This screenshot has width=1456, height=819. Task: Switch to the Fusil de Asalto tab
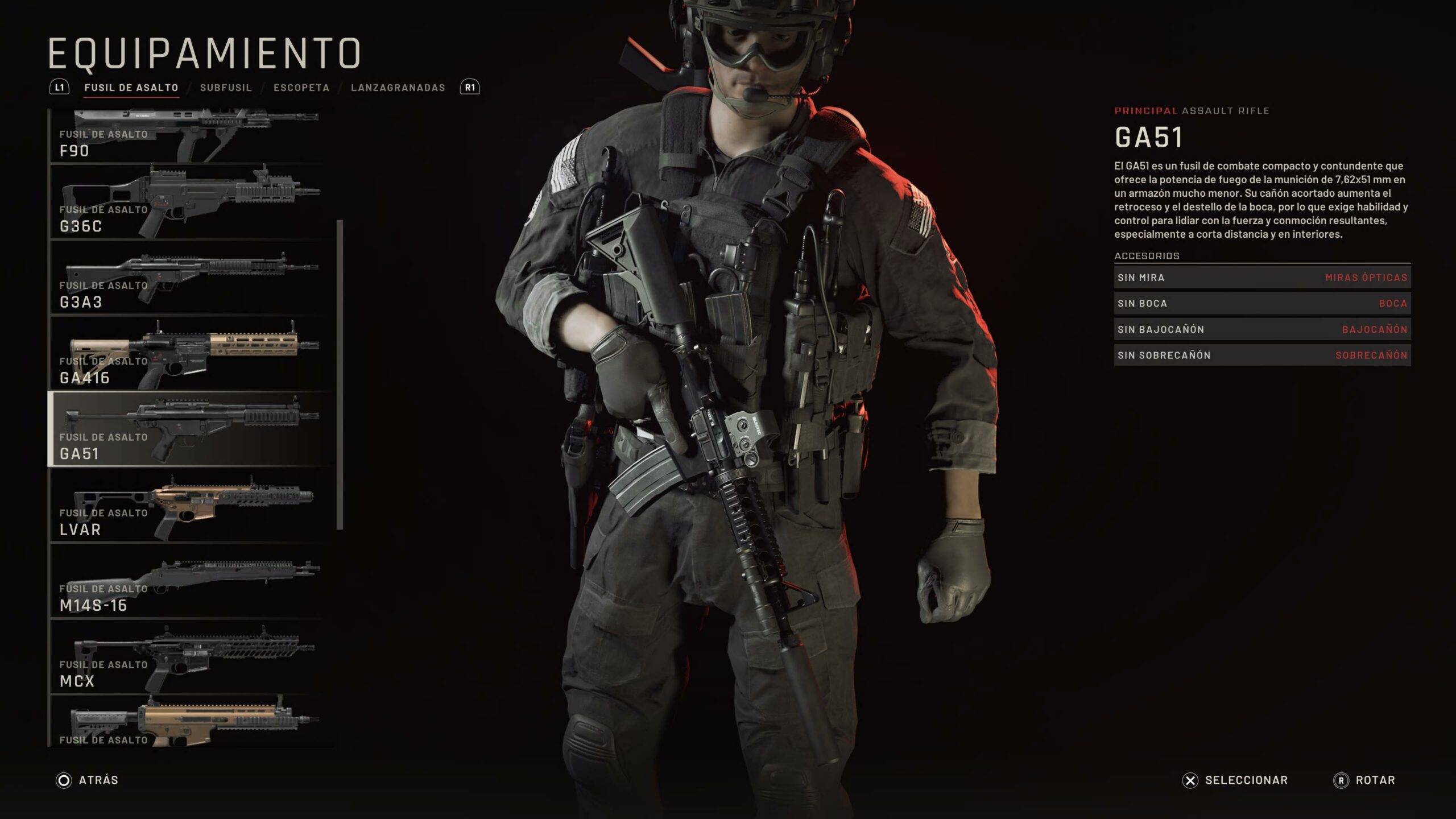coord(131,88)
